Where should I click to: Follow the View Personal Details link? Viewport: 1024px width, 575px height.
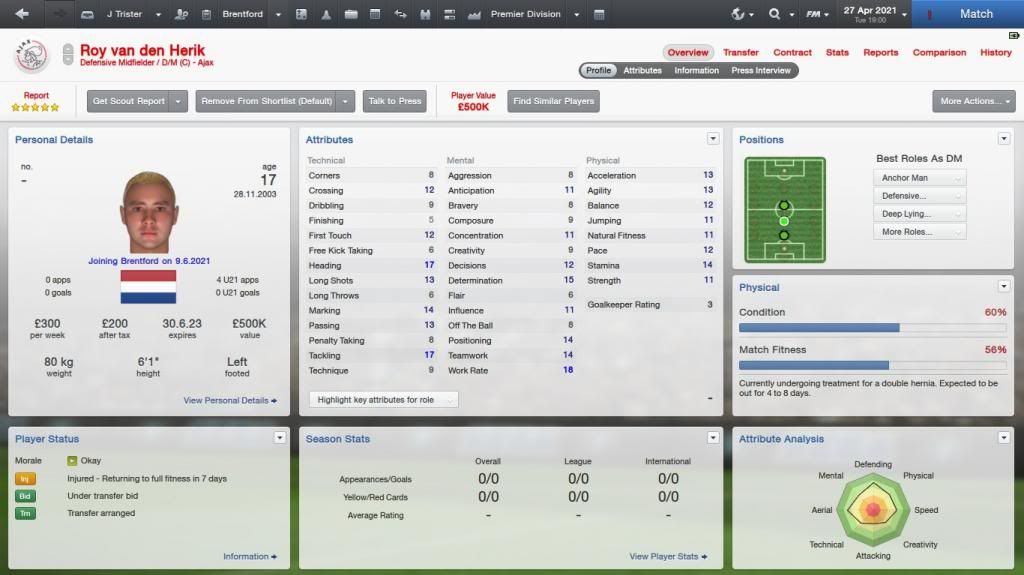tap(230, 400)
